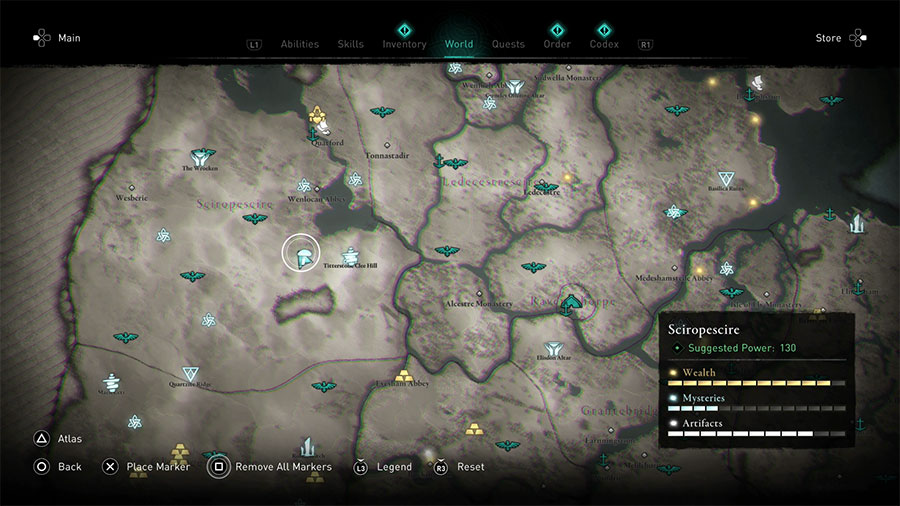Open the Codex tab
The width and height of the screenshot is (900, 506).
[x=604, y=44]
